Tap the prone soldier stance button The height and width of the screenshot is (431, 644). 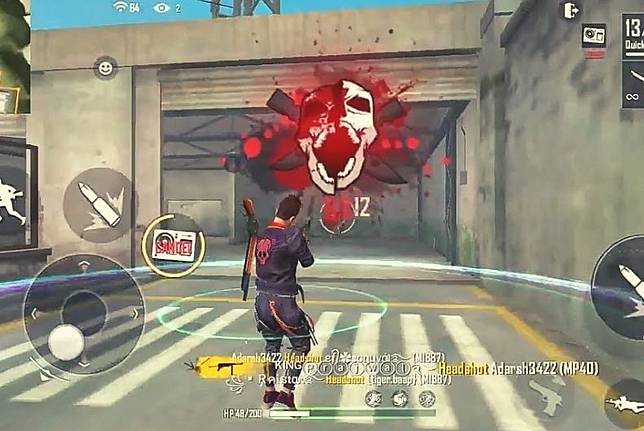[626, 406]
